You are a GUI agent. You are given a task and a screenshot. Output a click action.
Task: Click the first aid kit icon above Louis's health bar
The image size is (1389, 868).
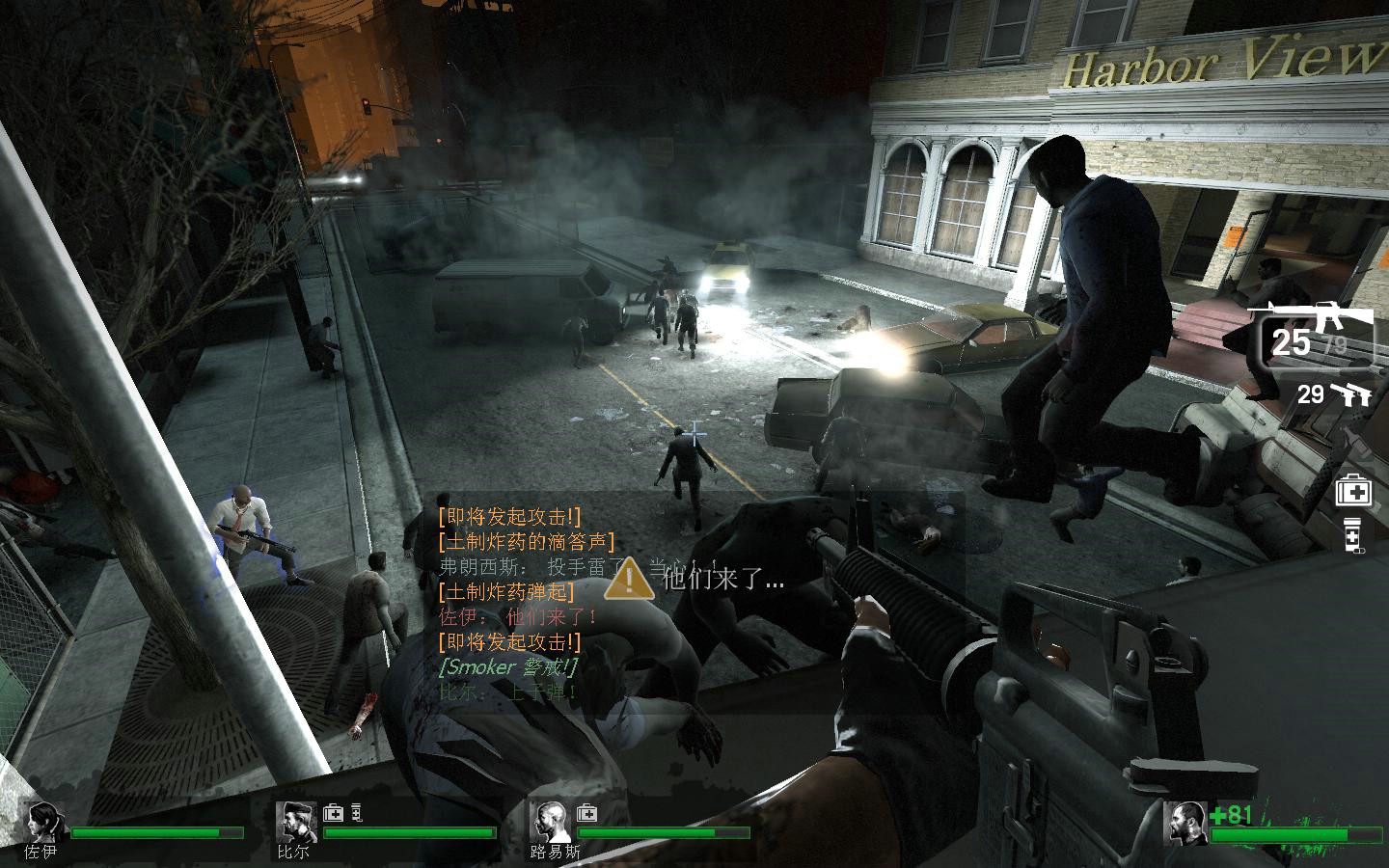click(586, 813)
